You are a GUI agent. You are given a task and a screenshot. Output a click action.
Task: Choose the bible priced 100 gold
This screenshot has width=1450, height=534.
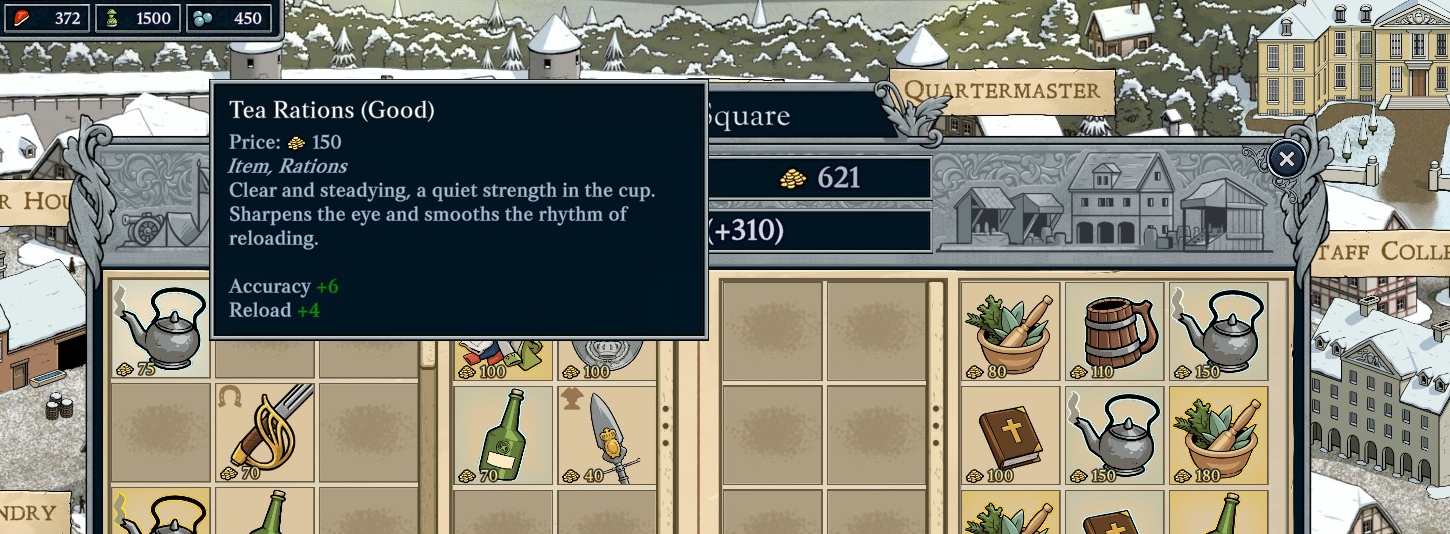1010,436
